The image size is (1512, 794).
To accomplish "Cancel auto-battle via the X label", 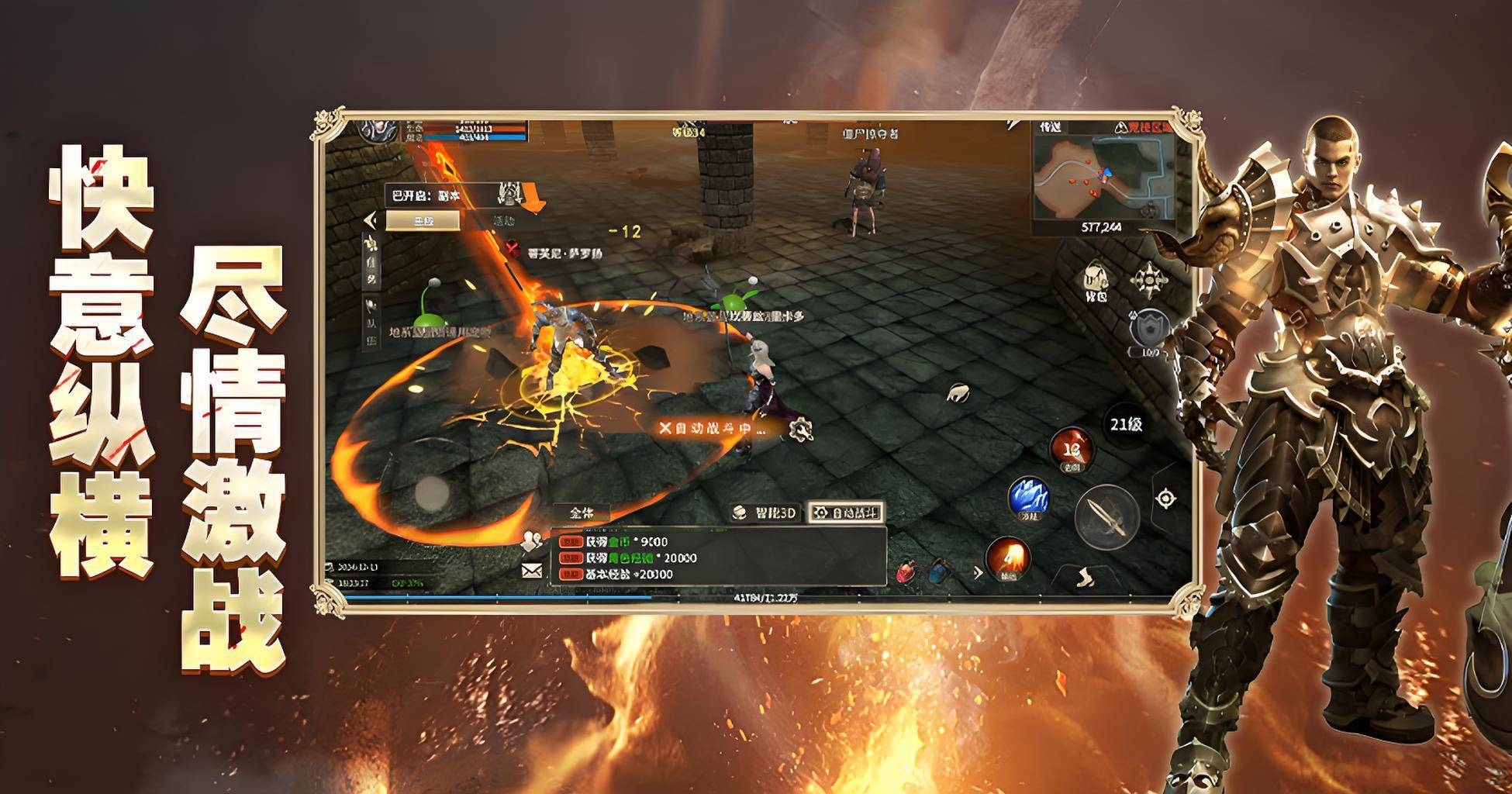I will 665,428.
